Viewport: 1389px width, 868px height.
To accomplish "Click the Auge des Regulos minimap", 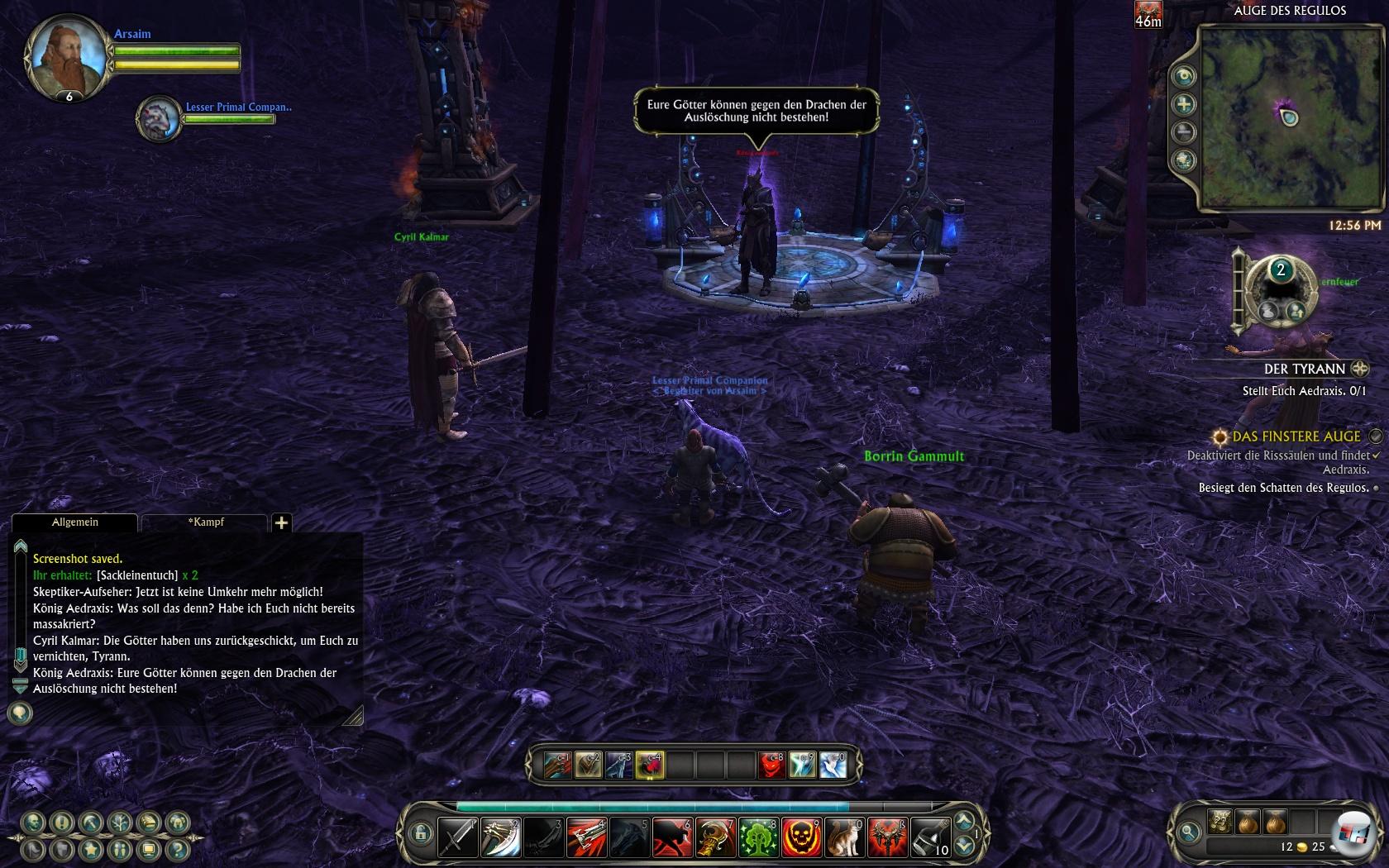I will click(1288, 117).
